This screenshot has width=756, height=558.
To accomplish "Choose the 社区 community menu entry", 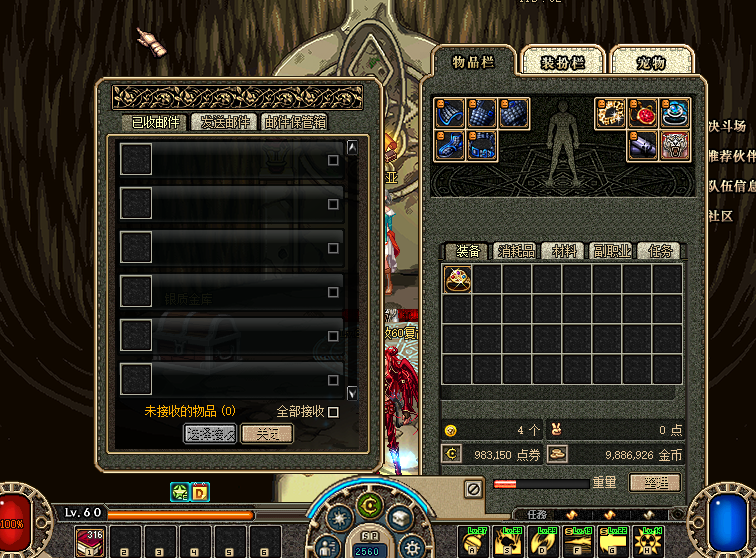I will [x=720, y=216].
